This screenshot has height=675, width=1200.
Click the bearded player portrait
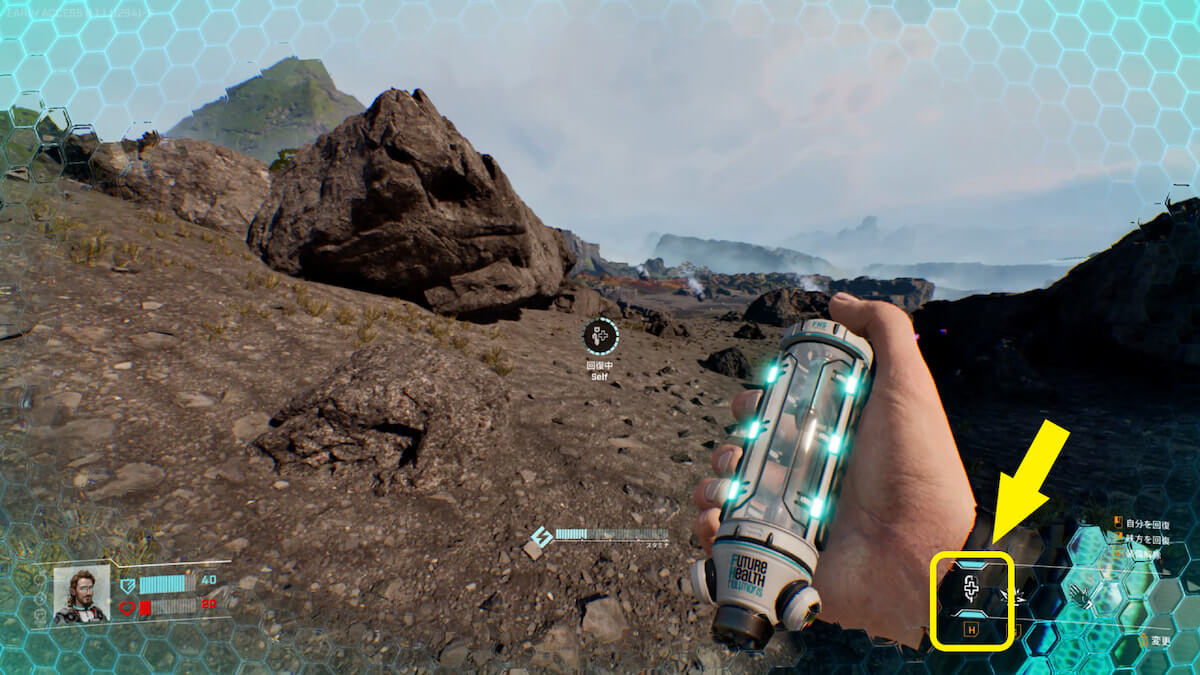point(81,594)
